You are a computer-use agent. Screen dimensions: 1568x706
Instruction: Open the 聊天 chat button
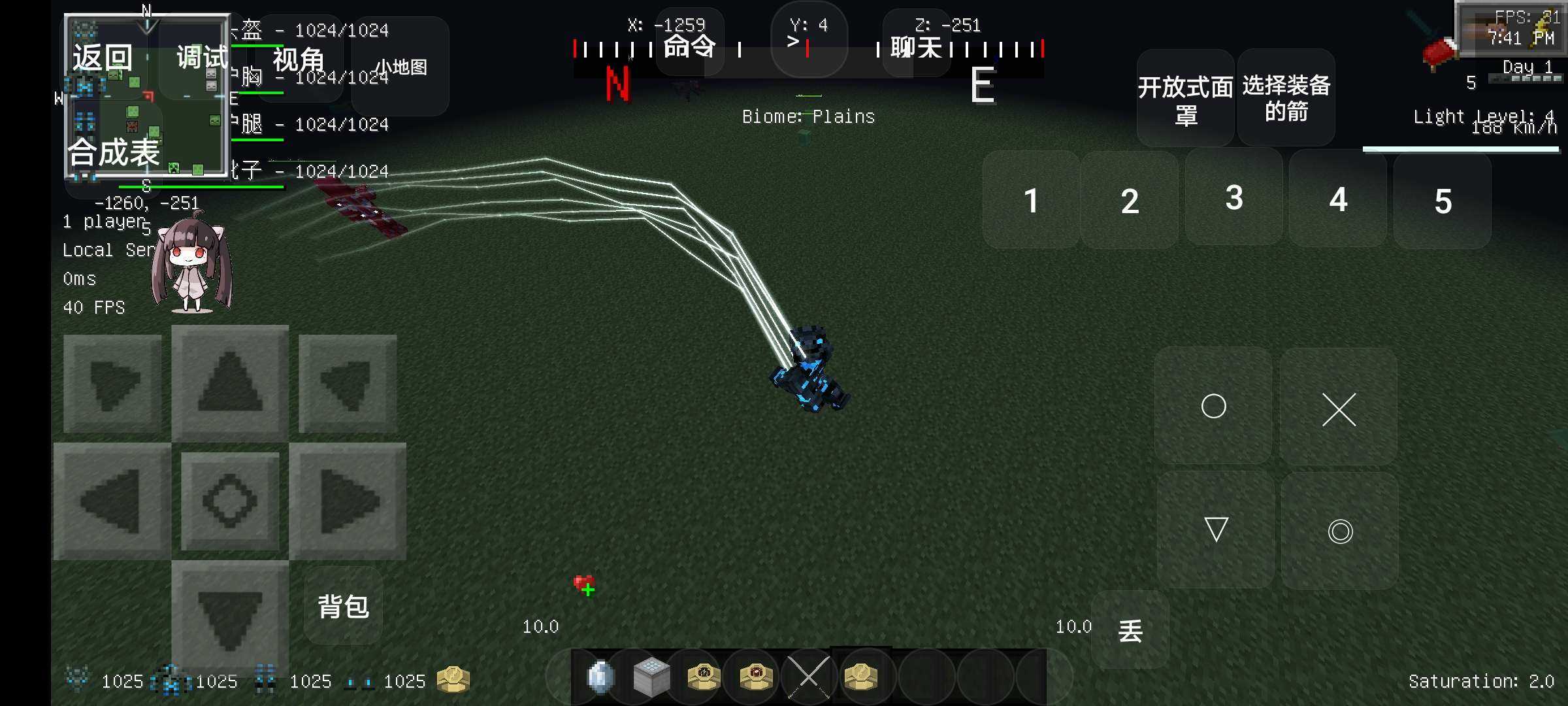click(x=916, y=47)
